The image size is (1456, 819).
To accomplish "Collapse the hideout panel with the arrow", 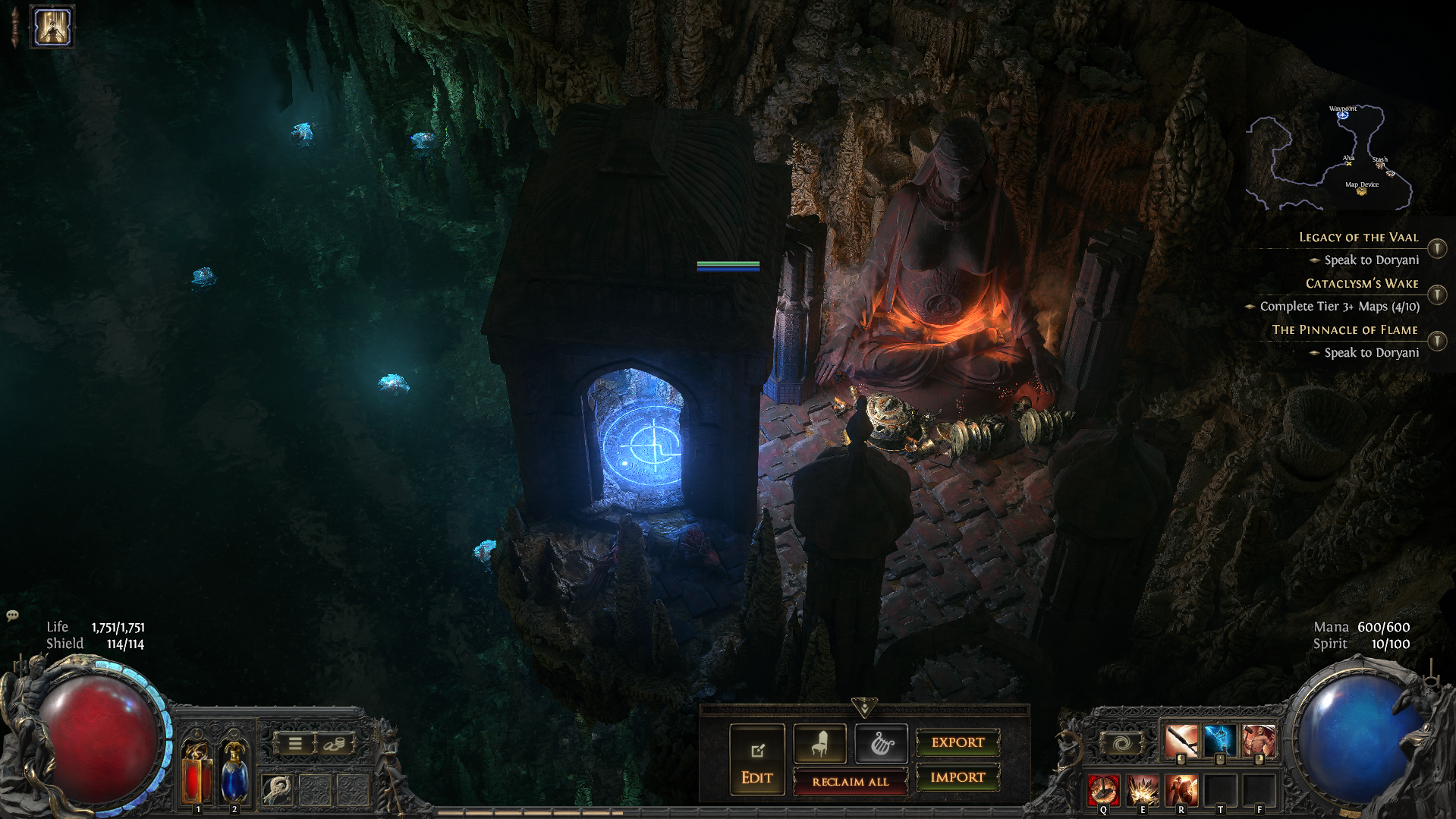I will point(864,707).
